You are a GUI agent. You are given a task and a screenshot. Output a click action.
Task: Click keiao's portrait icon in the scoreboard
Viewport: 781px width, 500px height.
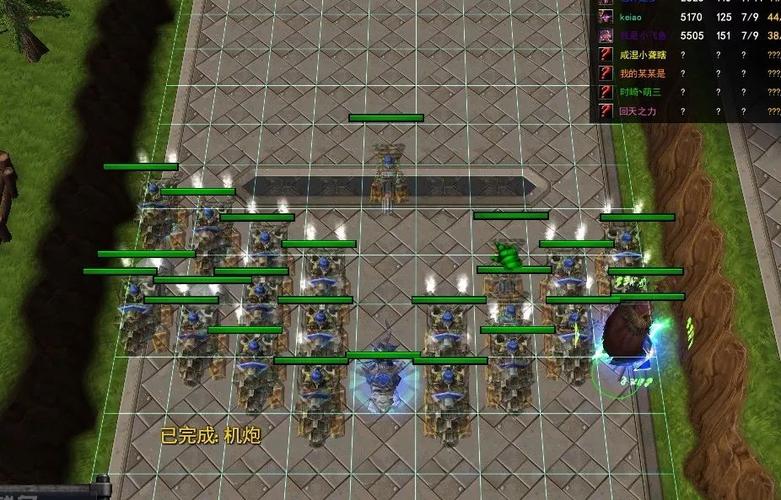(x=605, y=17)
